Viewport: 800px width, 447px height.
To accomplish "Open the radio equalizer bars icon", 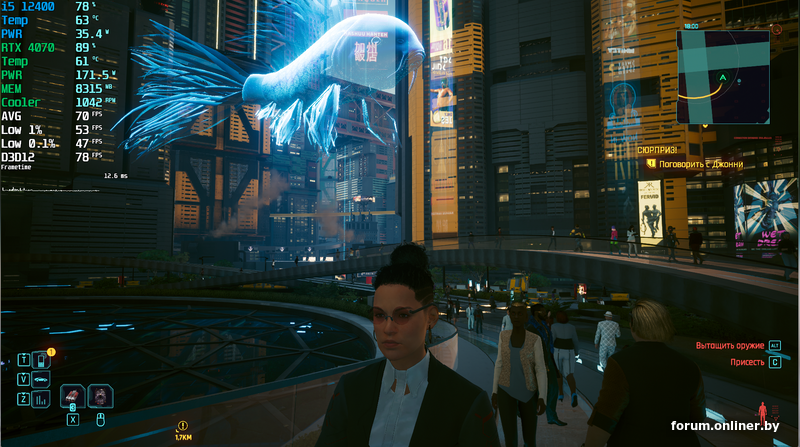I will click(x=41, y=399).
